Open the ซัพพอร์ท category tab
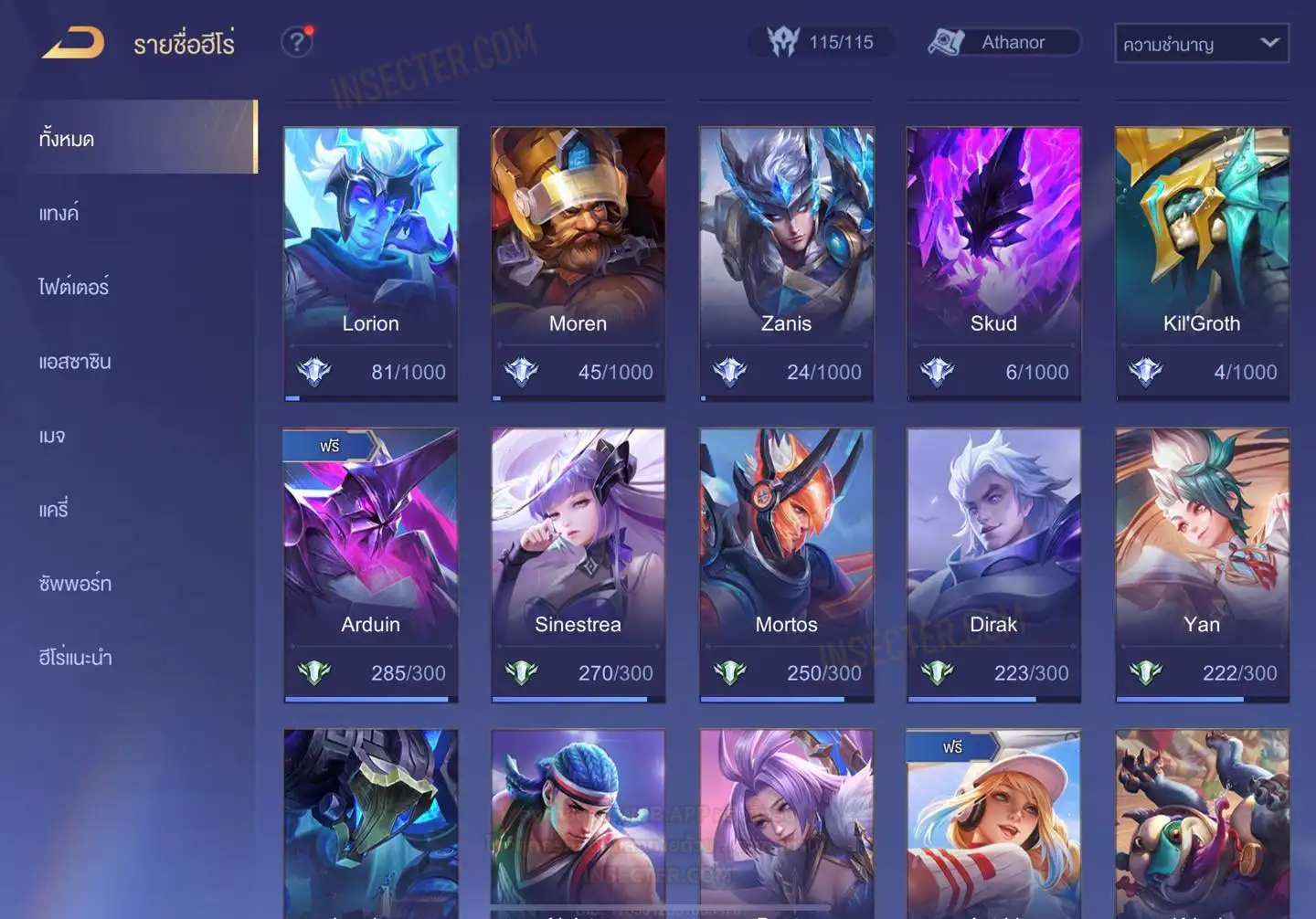The height and width of the screenshot is (919, 1316). [75, 583]
